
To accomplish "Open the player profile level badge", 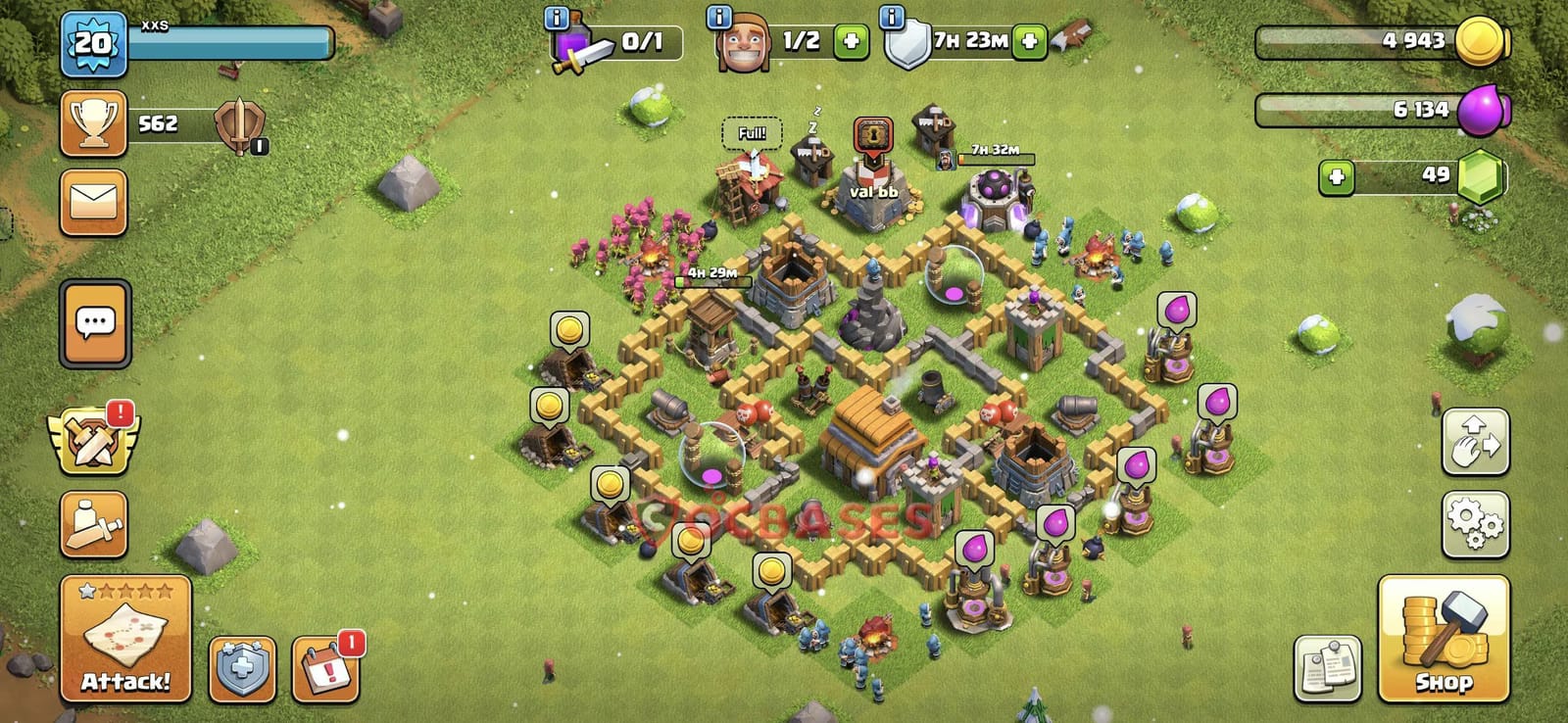I will [x=91, y=41].
